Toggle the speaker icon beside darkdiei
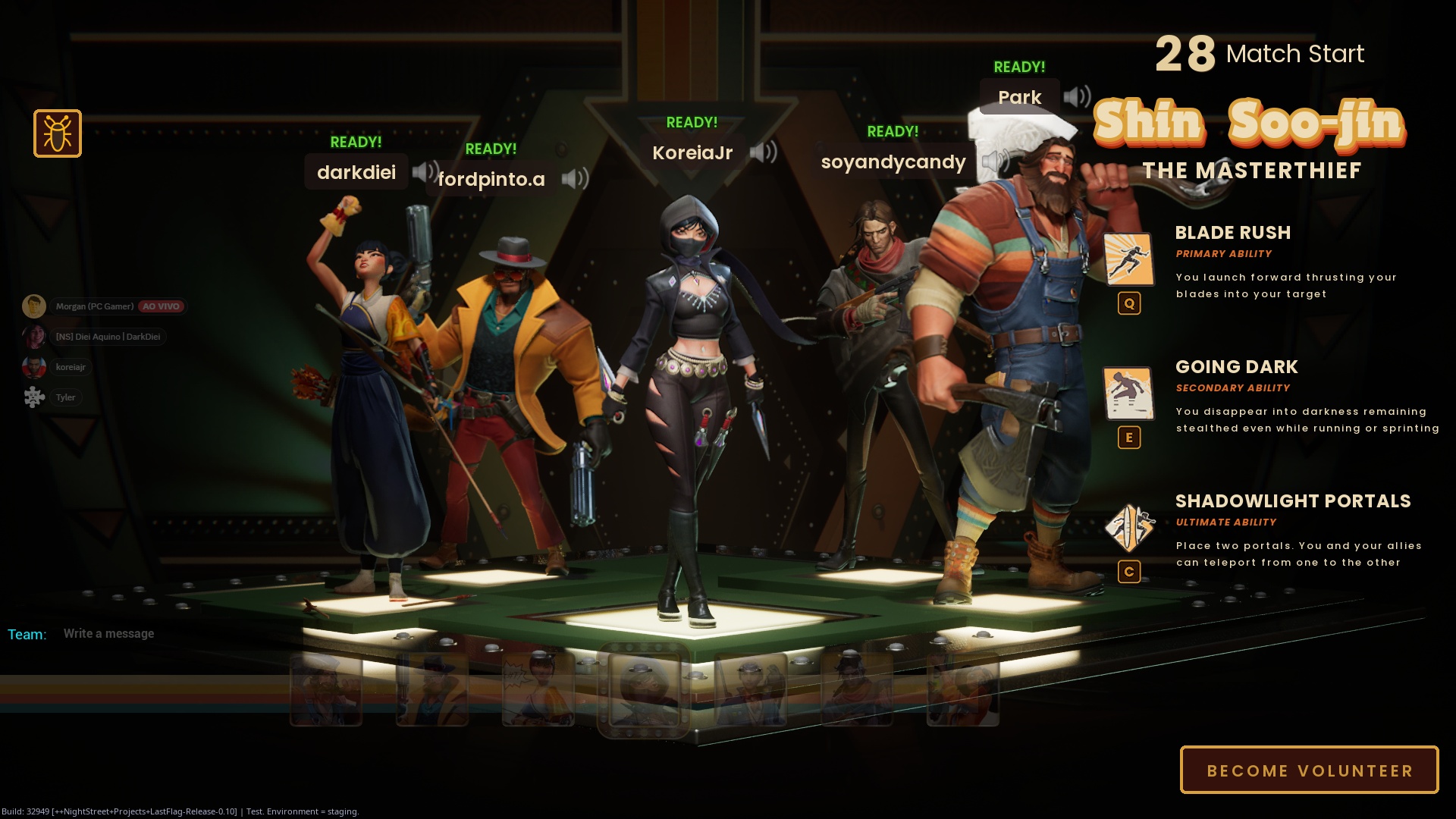The width and height of the screenshot is (1456, 819). click(425, 172)
